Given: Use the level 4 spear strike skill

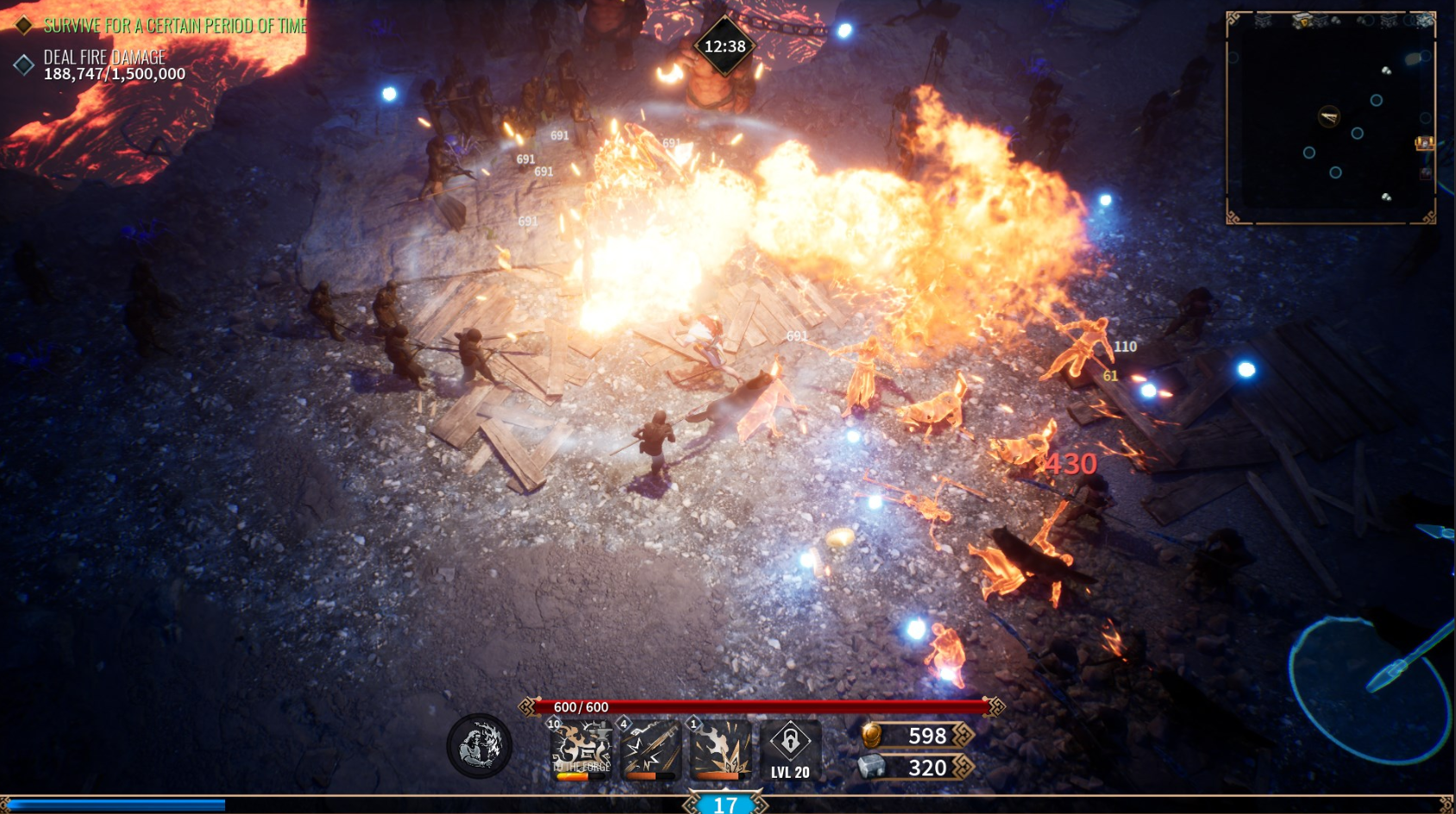Looking at the screenshot, I should [651, 748].
